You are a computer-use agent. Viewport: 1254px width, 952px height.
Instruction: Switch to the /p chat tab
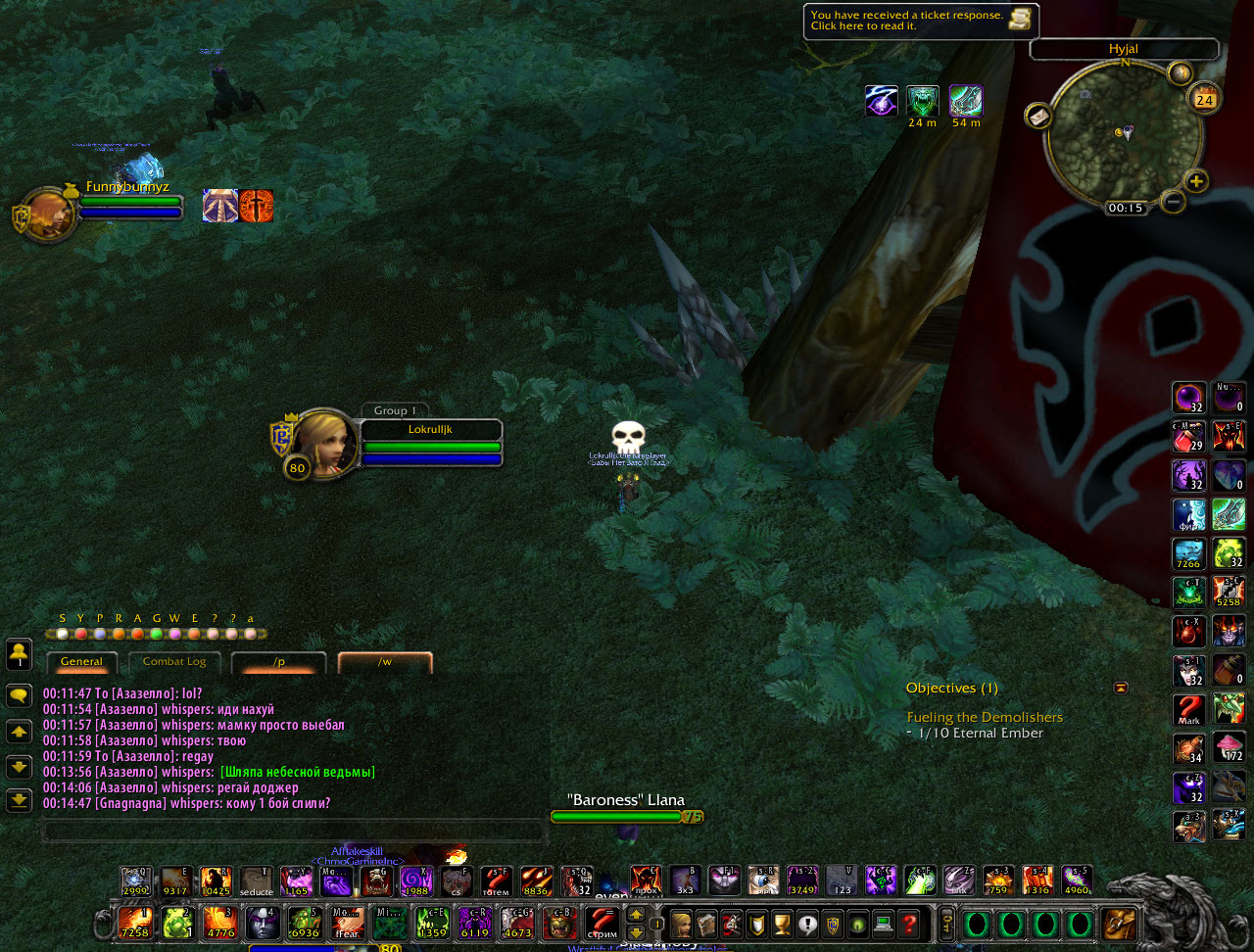[x=279, y=662]
